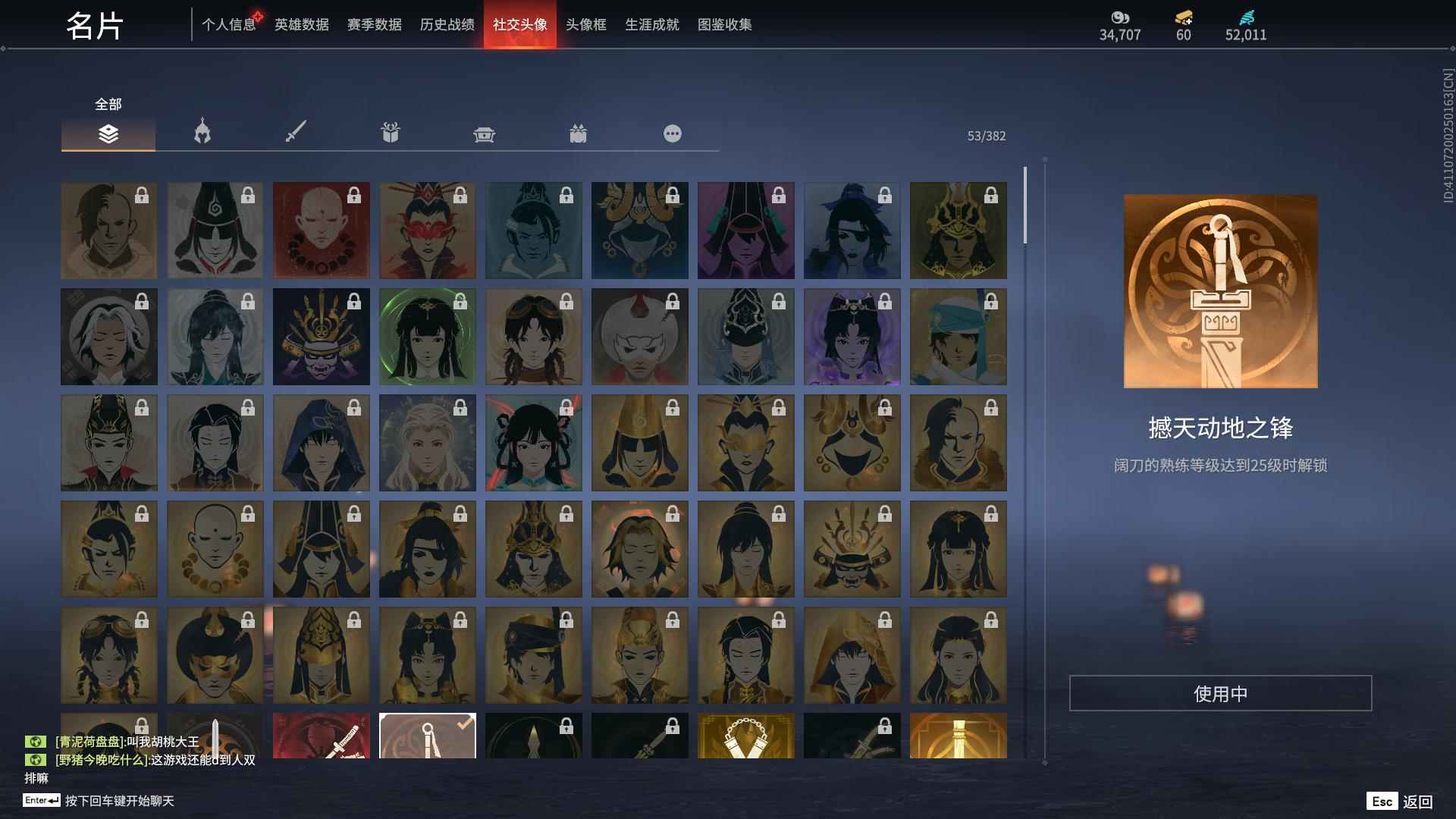Click the ellipsis miscellaneous category icon
The width and height of the screenshot is (1456, 819).
pos(673,134)
